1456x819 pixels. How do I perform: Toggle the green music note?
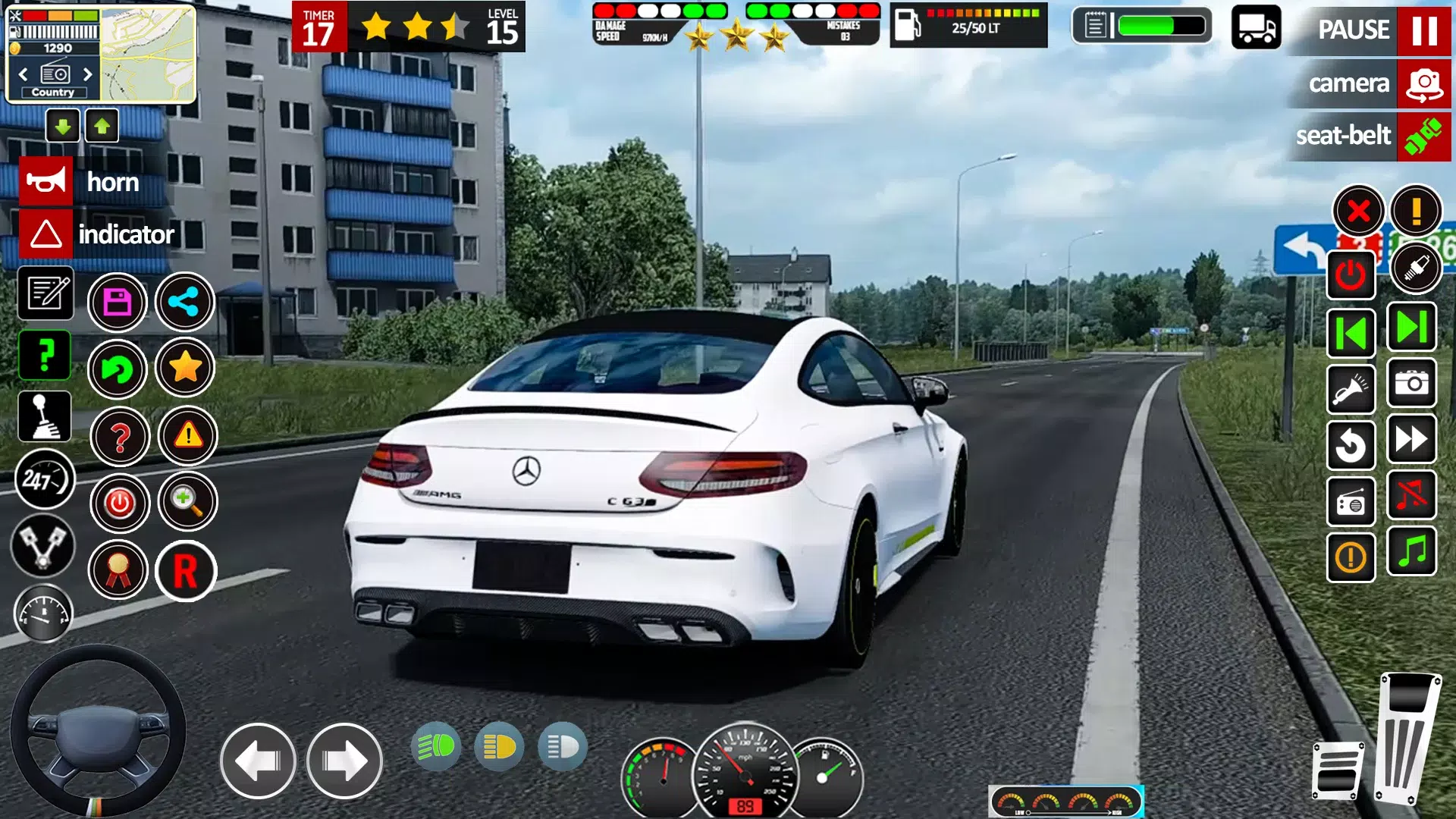(1412, 551)
